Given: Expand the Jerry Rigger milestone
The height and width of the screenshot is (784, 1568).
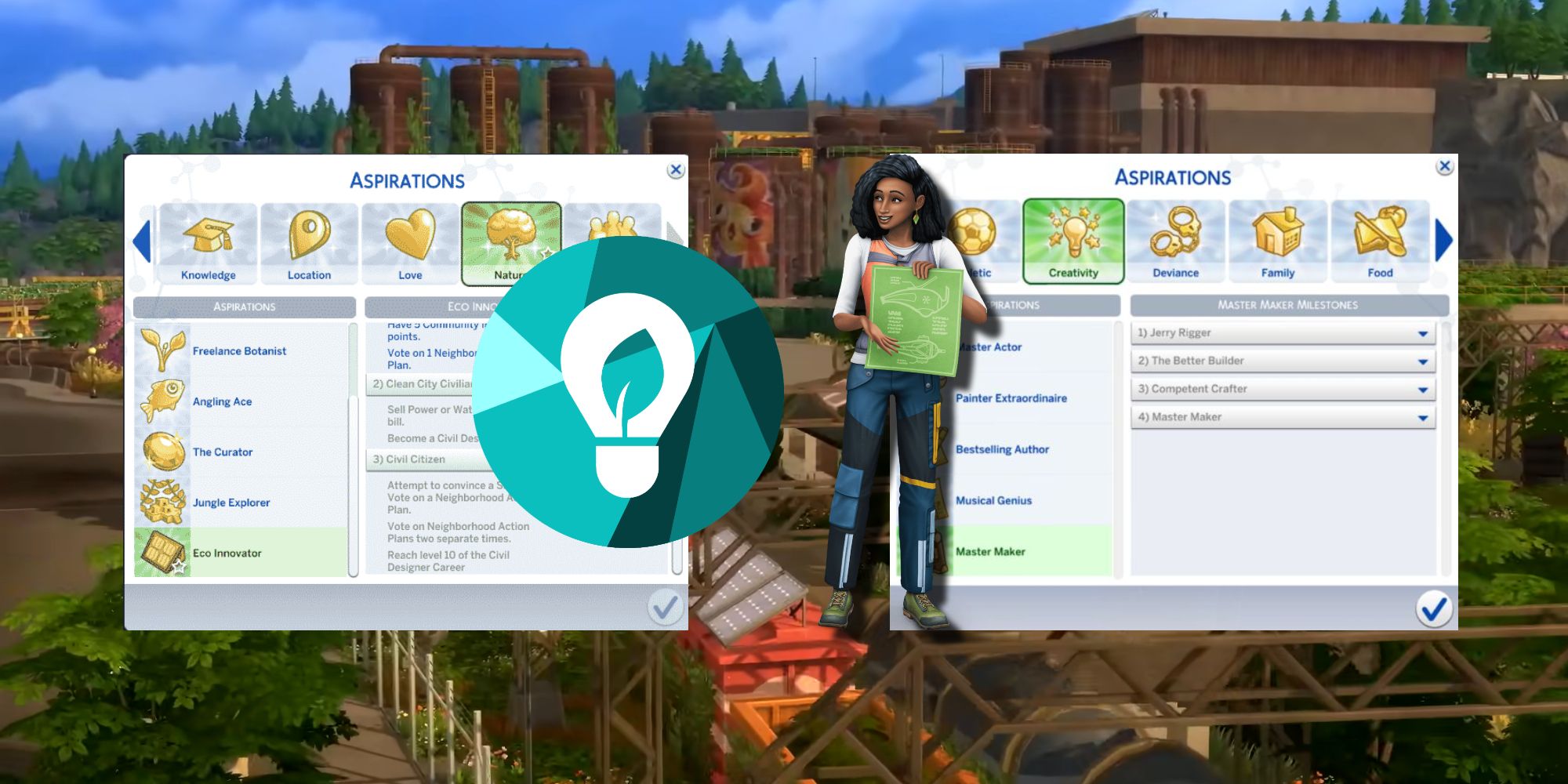Looking at the screenshot, I should 1283,332.
